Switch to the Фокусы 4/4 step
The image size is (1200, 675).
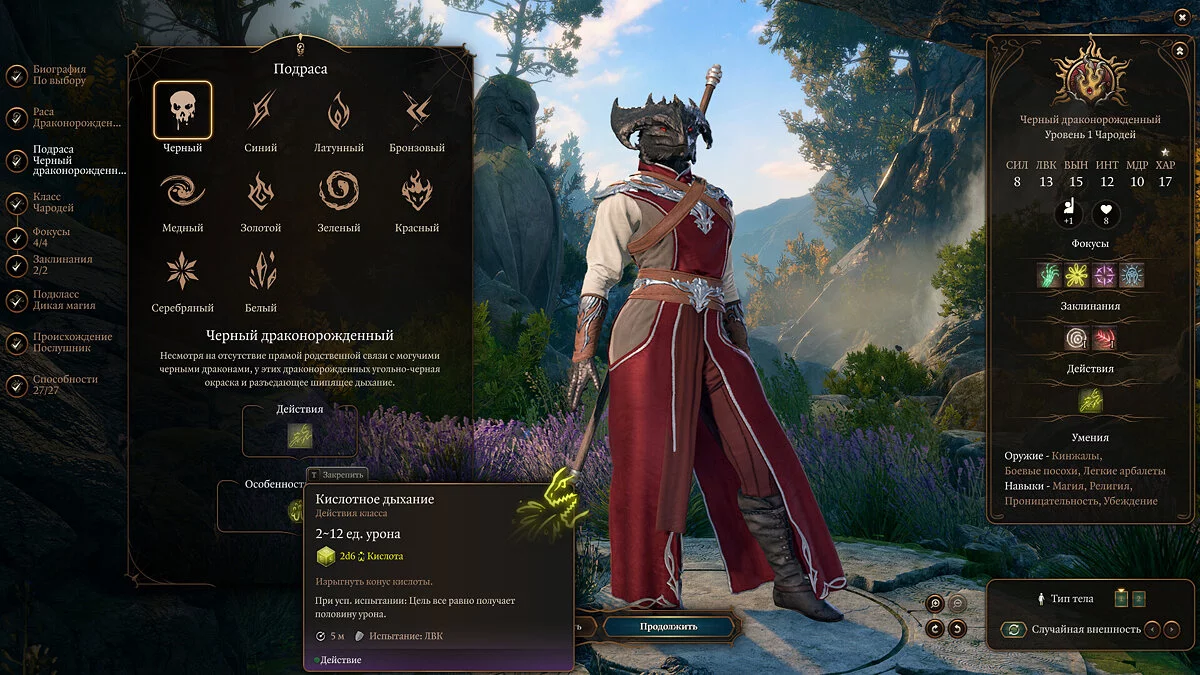coord(48,237)
